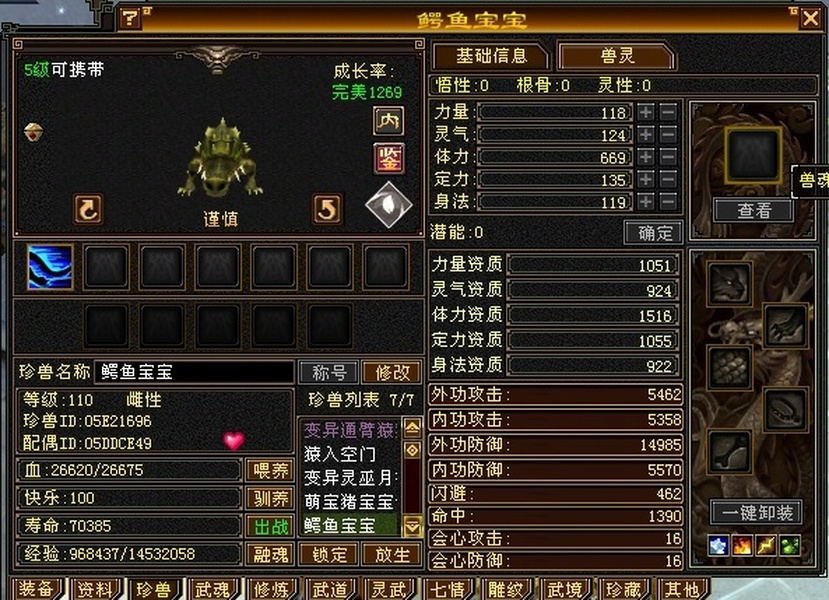Click the 融魂 button
Viewport: 829px width, 600px height.
(x=269, y=554)
